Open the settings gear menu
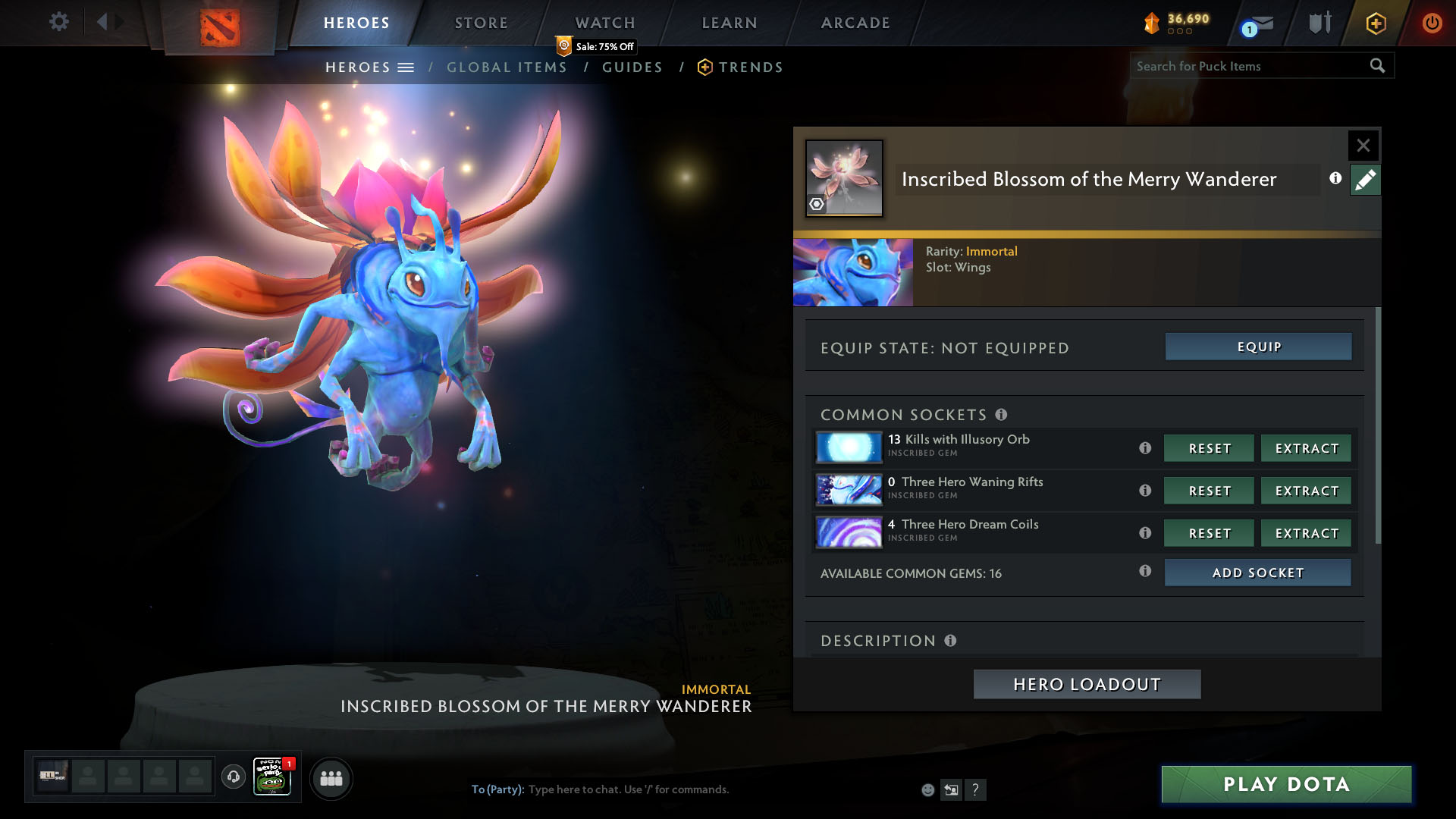The image size is (1456, 819). pos(58,22)
